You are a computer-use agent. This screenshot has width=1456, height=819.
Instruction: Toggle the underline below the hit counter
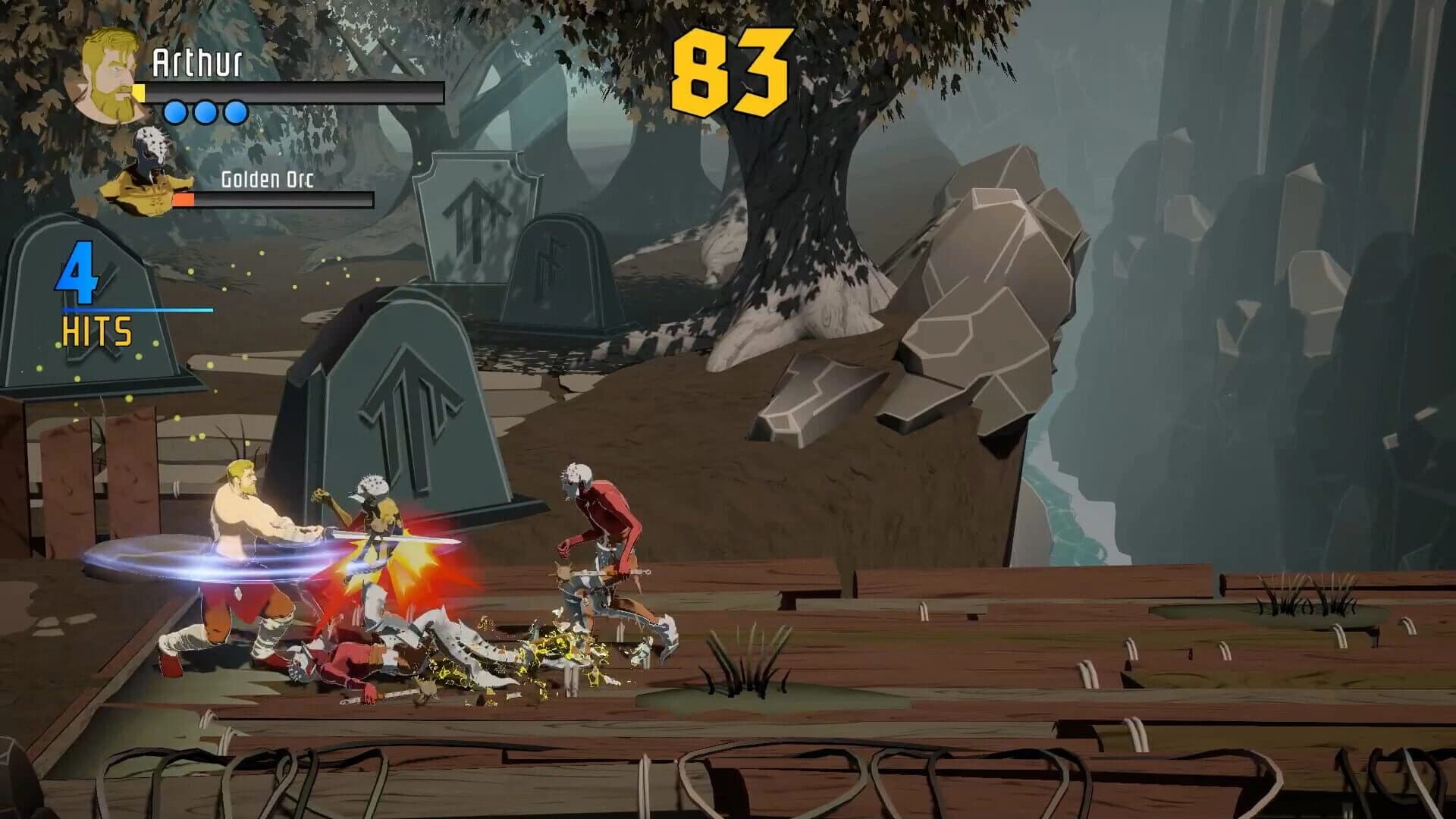pyautogui.click(x=136, y=309)
